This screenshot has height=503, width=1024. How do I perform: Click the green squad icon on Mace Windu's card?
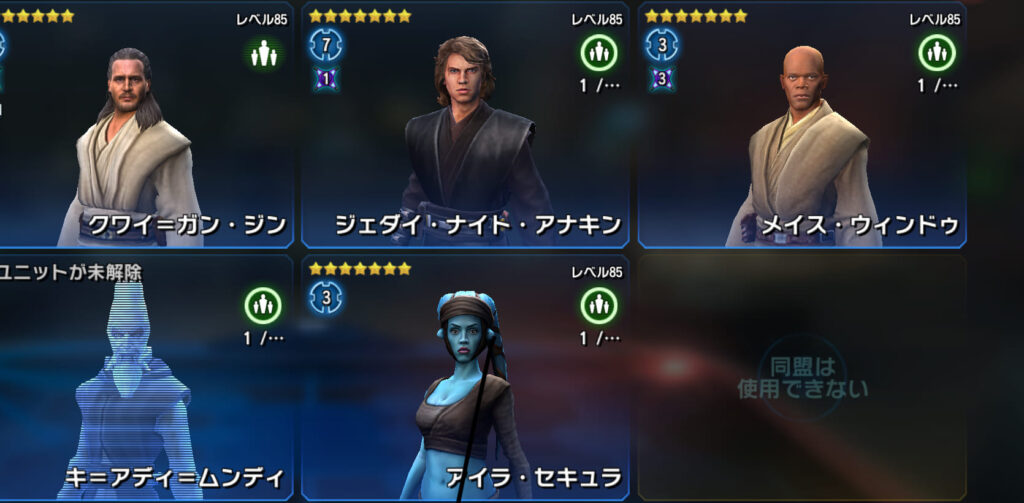point(936,52)
